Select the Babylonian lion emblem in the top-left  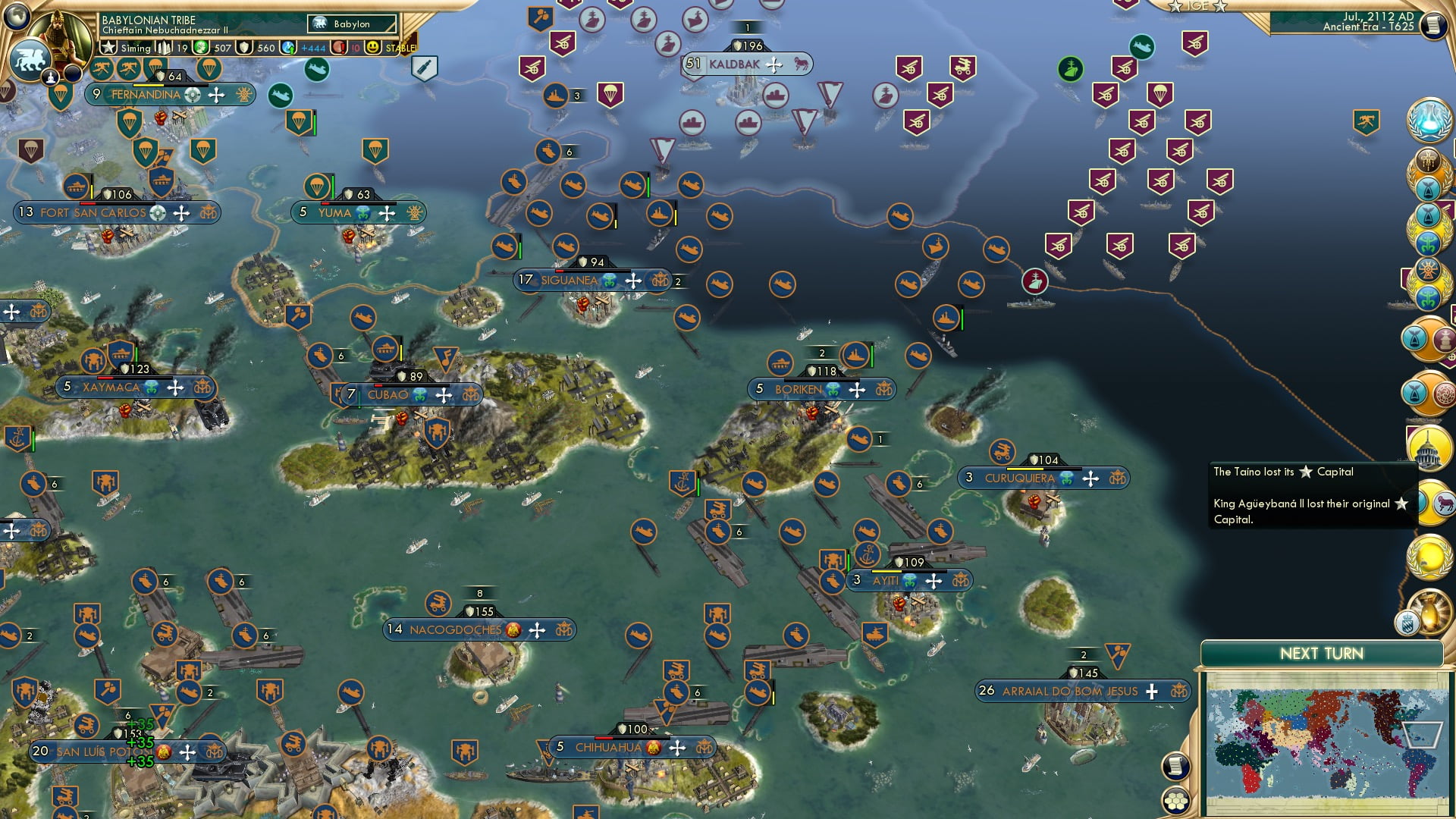[x=31, y=58]
